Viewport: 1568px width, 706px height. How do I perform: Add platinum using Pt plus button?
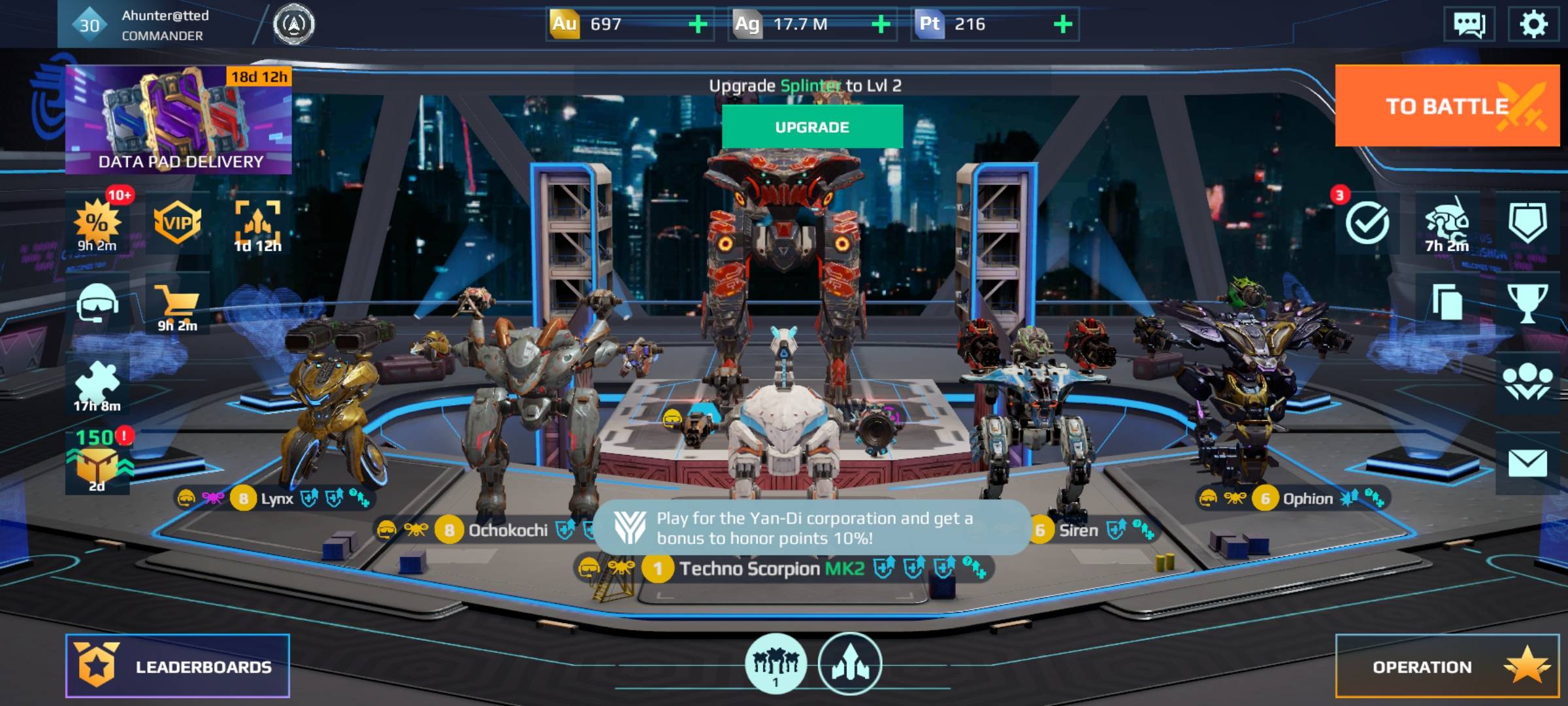(1063, 25)
